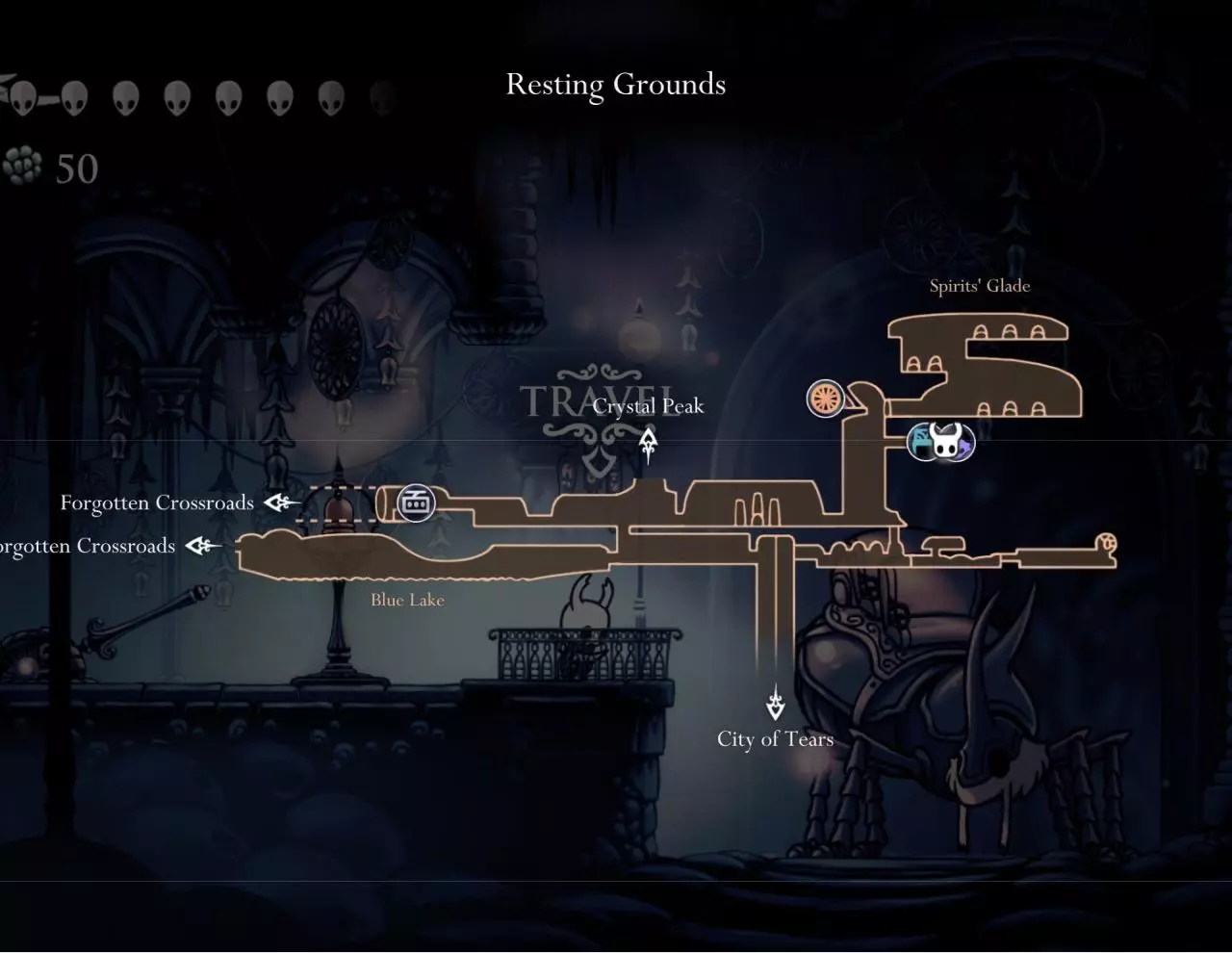Select the City of Tears exit arrow
This screenshot has width=1232, height=953.
[x=776, y=704]
